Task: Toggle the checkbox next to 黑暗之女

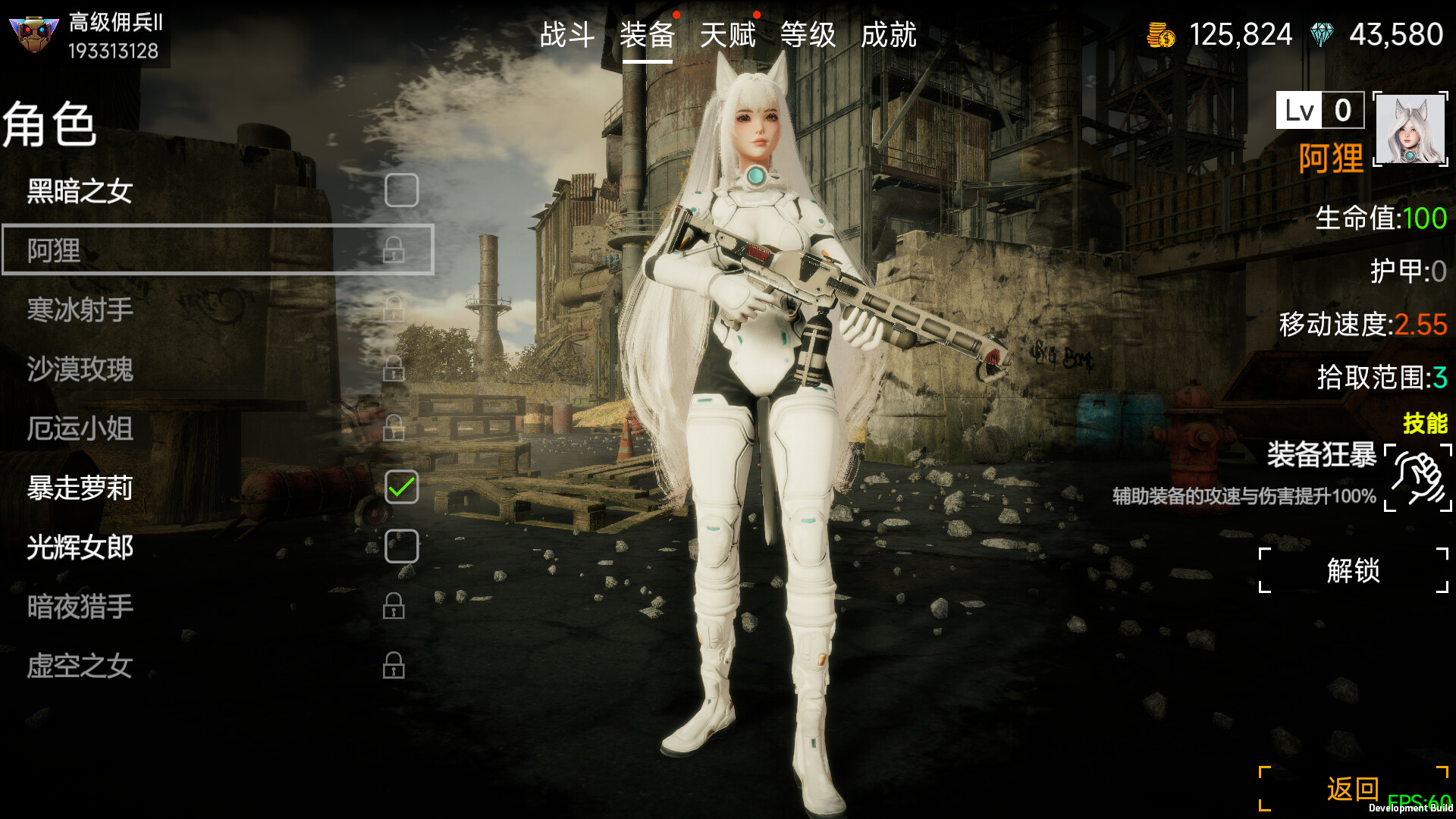Action: coord(402,191)
